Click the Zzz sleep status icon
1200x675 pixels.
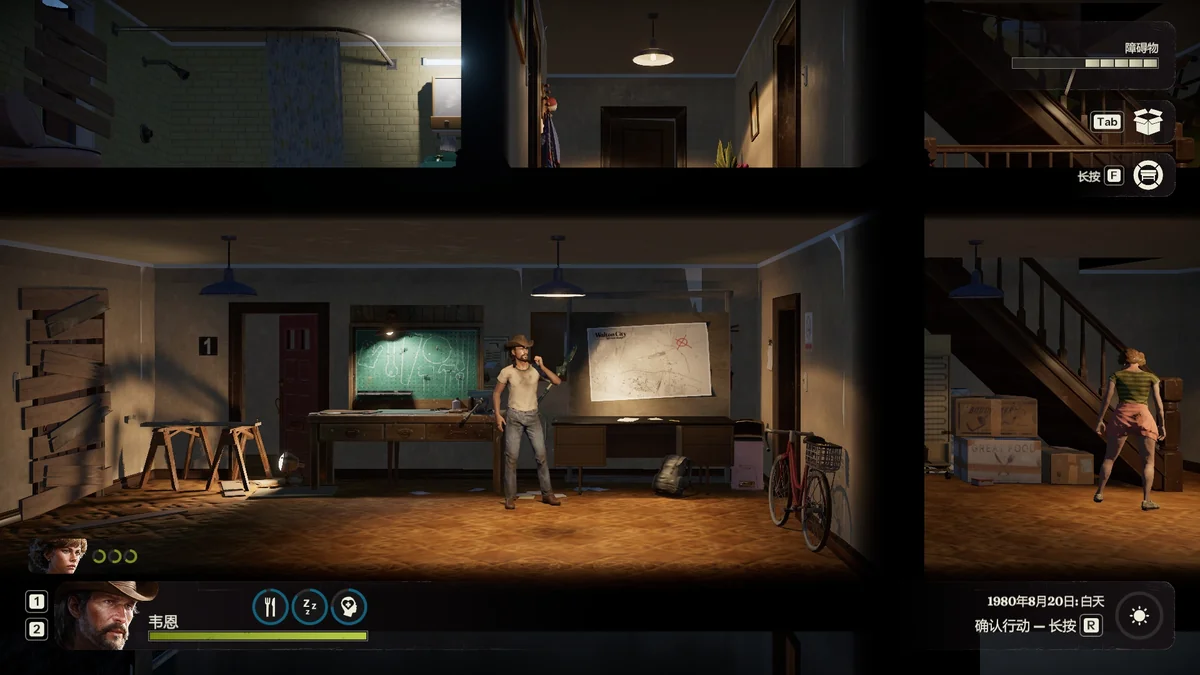pyautogui.click(x=309, y=607)
